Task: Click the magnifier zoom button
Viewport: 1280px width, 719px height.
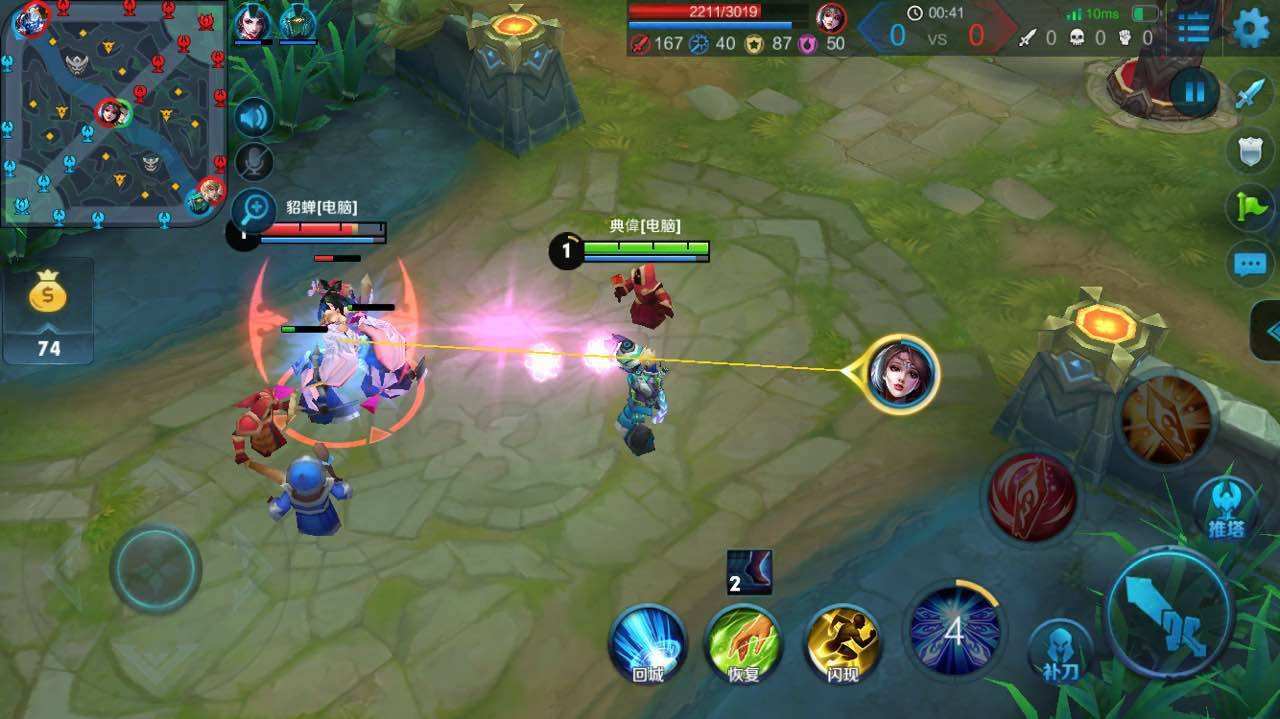Action: (254, 209)
